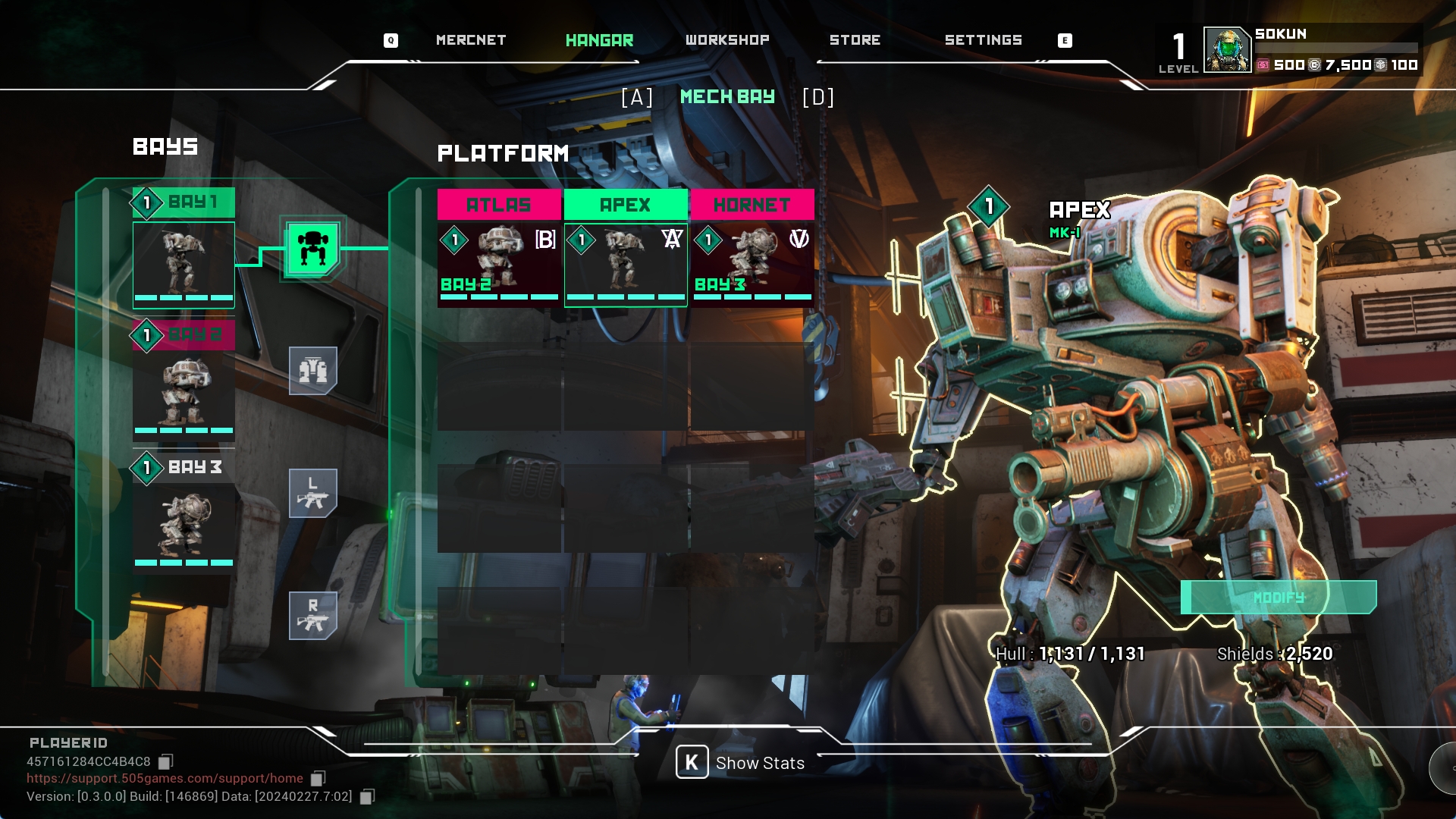The width and height of the screenshot is (1456, 819).
Task: Open the Workshop tab
Action: click(726, 40)
